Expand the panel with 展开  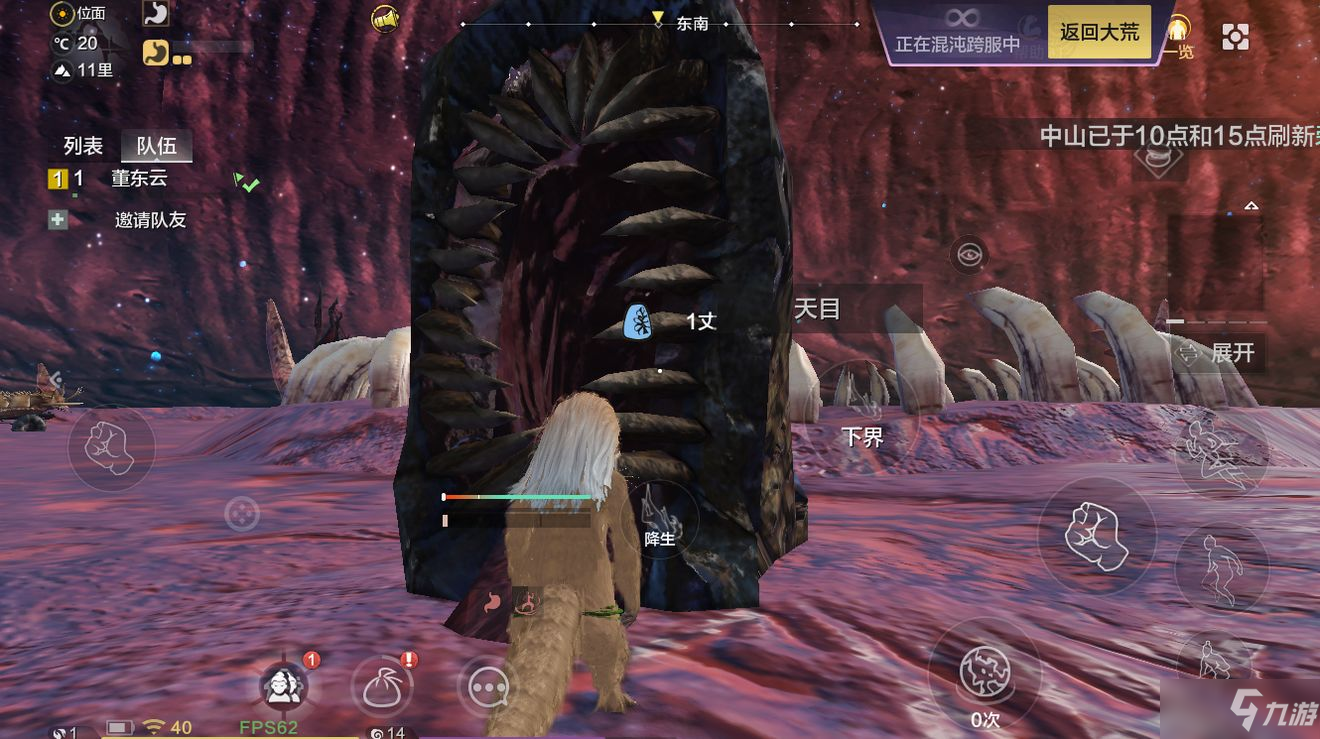[x=1219, y=353]
